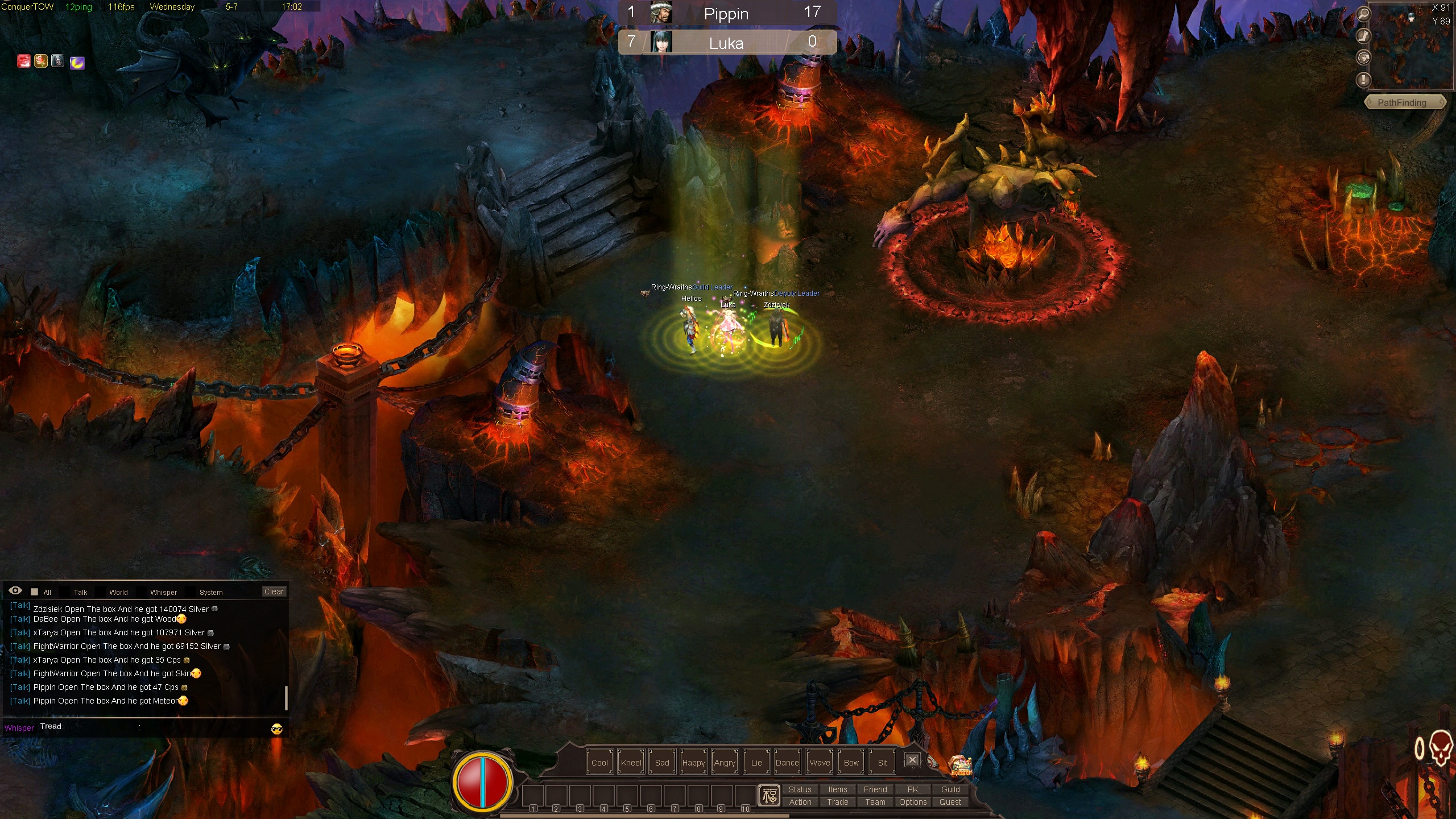Click the exclamation mark minimap button
This screenshot has height=819, width=1456.
pos(1363,80)
